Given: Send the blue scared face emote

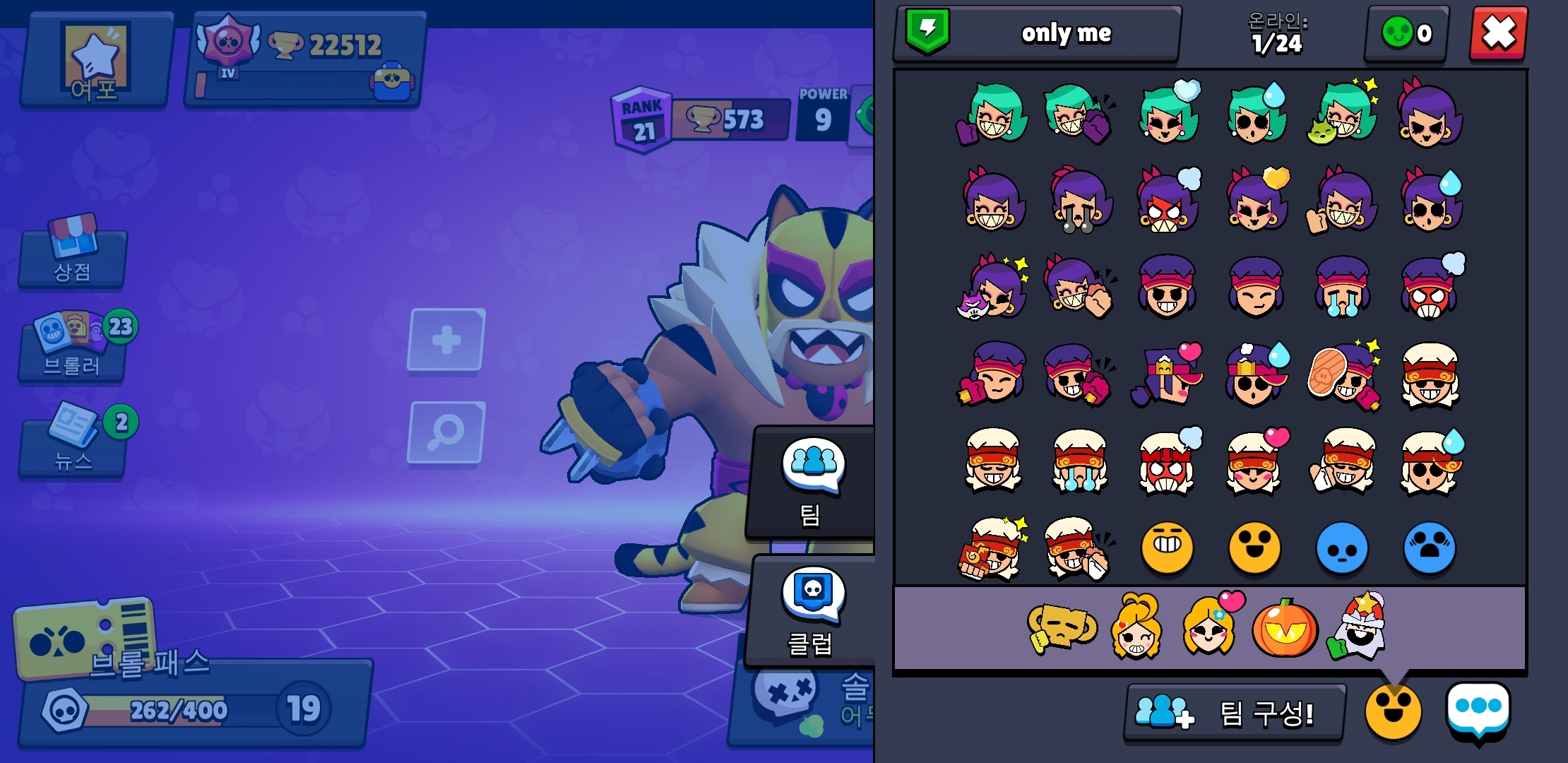Looking at the screenshot, I should (x=1430, y=548).
